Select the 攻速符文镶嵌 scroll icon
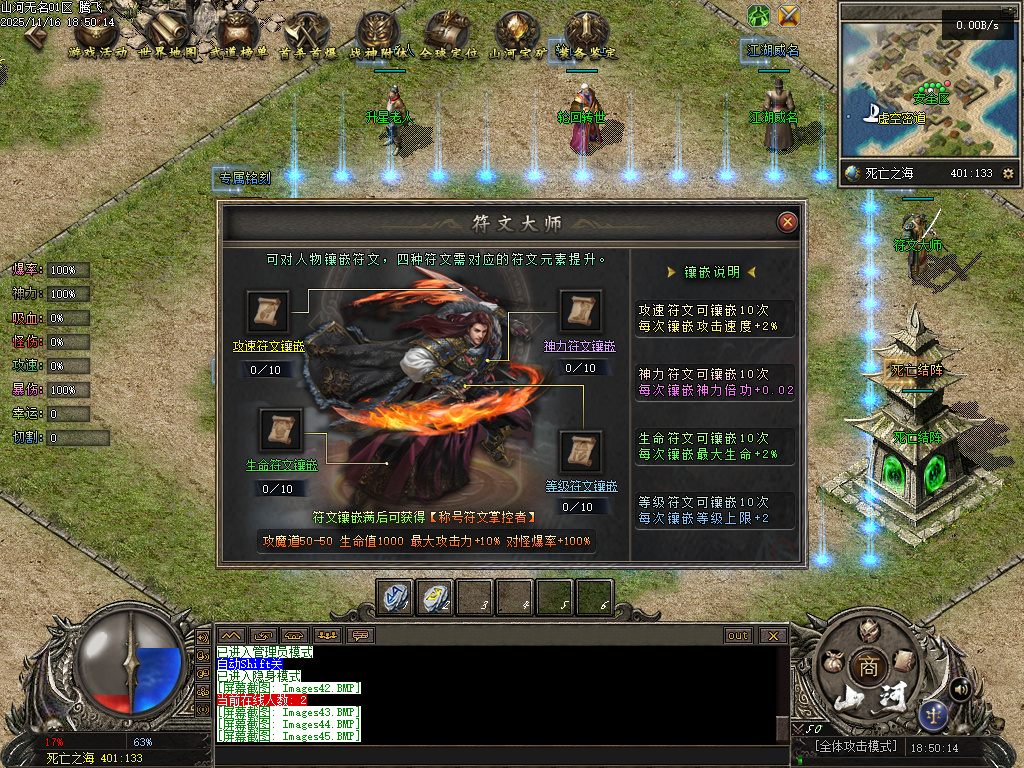The width and height of the screenshot is (1024, 768). [x=268, y=312]
